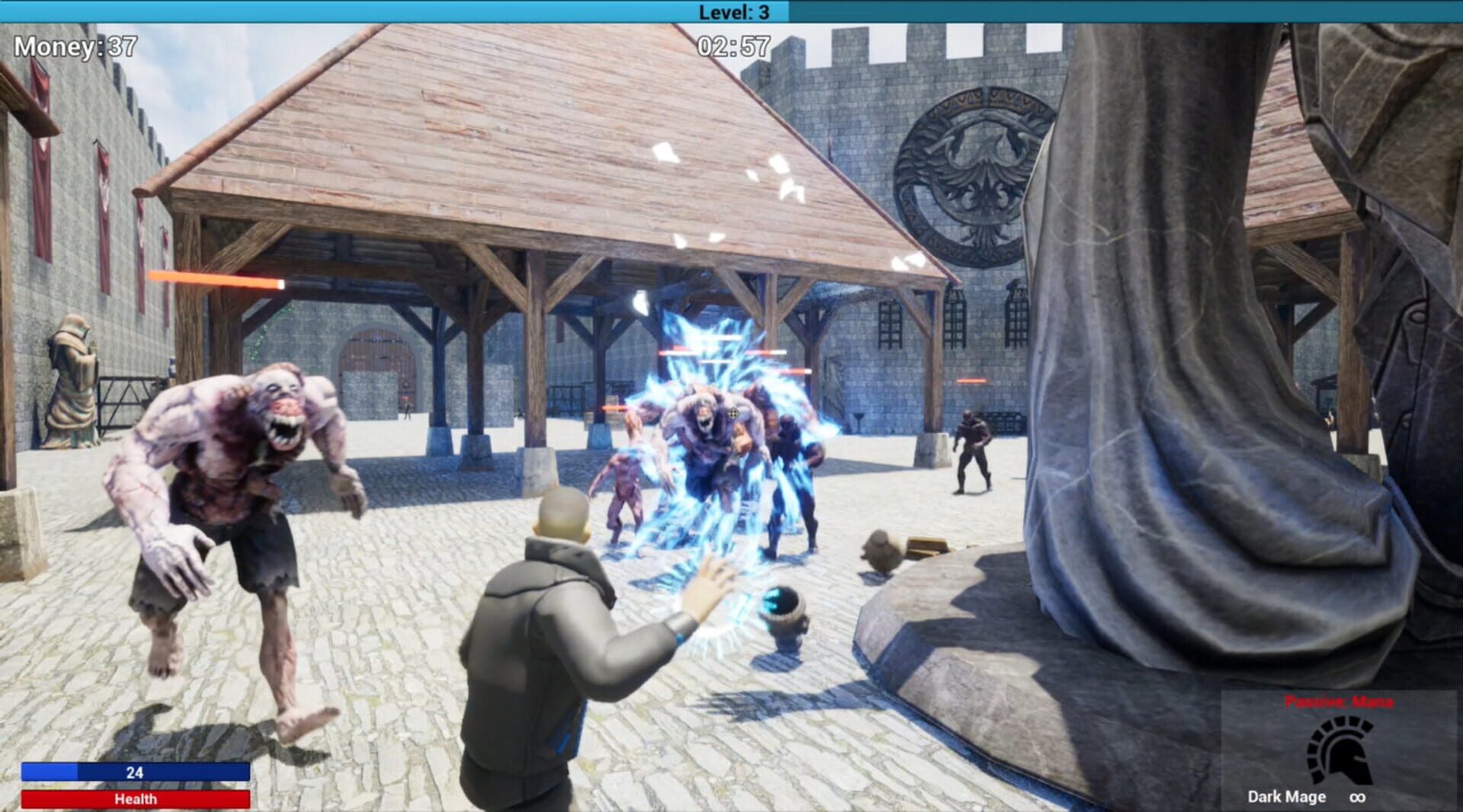Toggle the blue mana bar showing 24

(x=136, y=769)
